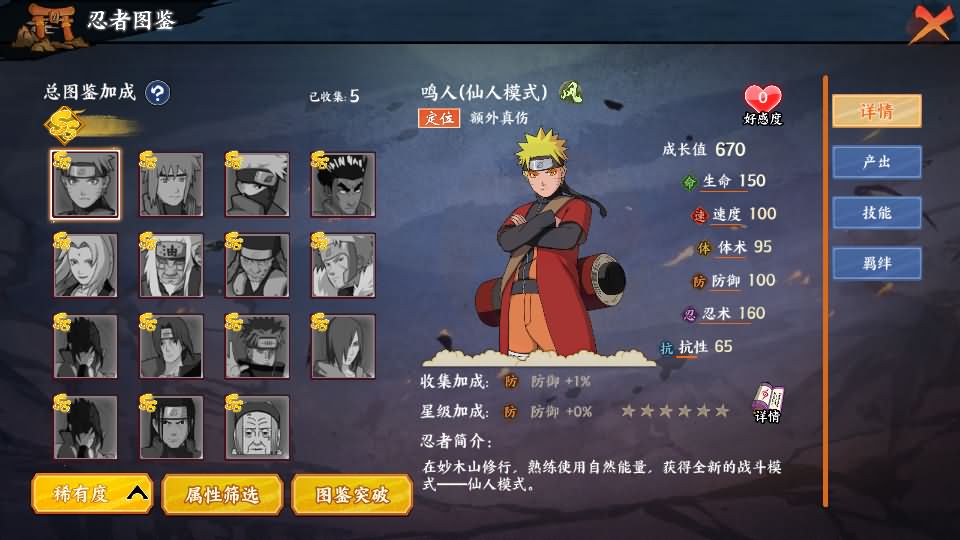Viewport: 960px width, 540px height.
Task: Open 图鉴突破 encyclopedia breakthrough
Action: tap(351, 494)
